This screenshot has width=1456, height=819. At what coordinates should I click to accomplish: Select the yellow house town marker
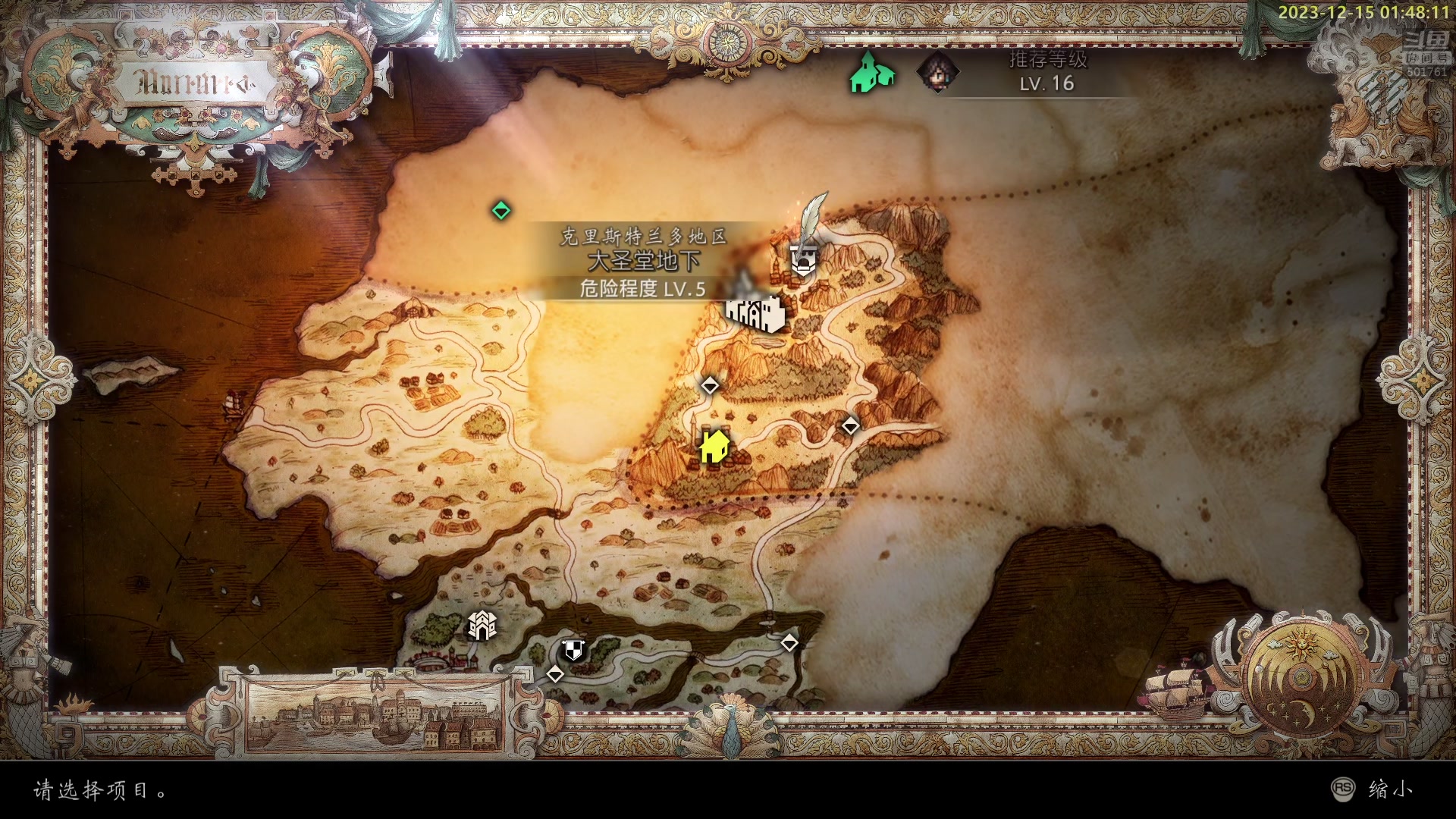click(714, 445)
